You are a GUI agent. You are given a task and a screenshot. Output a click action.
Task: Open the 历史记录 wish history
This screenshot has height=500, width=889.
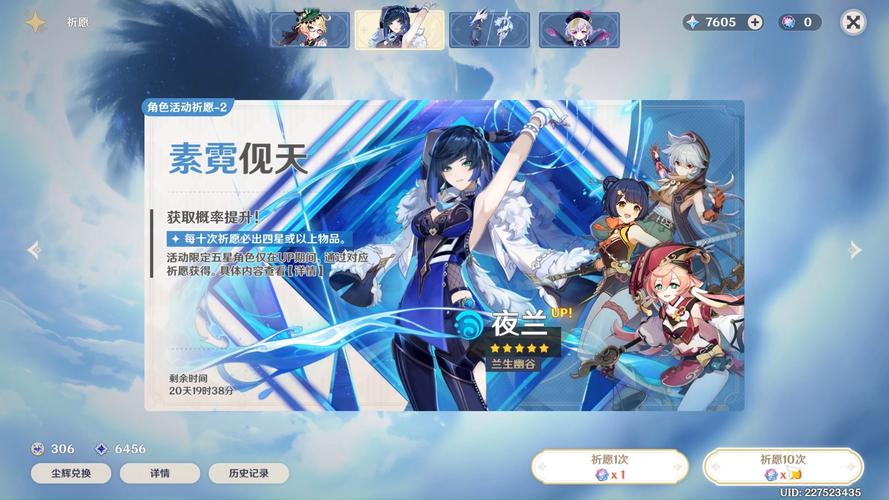(248, 473)
